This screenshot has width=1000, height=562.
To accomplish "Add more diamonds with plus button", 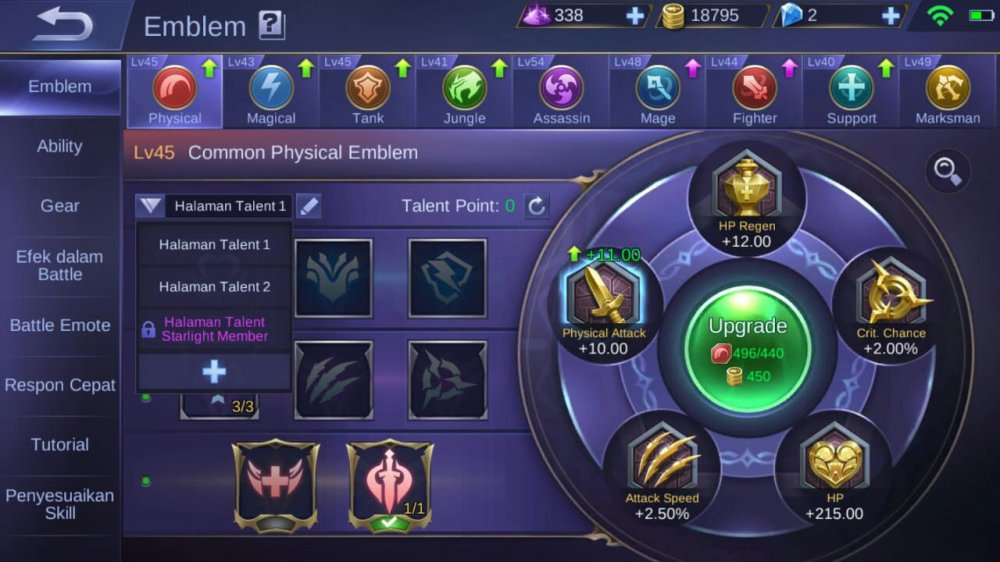I will point(635,15).
